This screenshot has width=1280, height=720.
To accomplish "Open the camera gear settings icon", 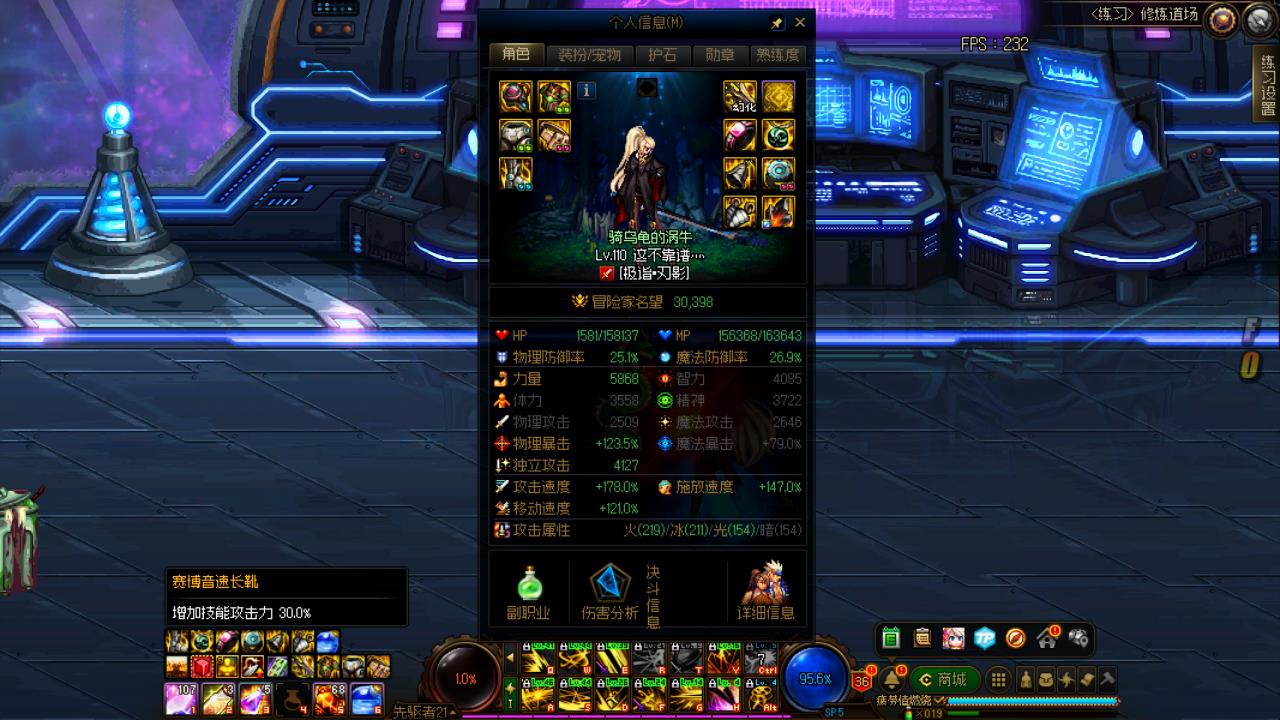I will 1078,637.
